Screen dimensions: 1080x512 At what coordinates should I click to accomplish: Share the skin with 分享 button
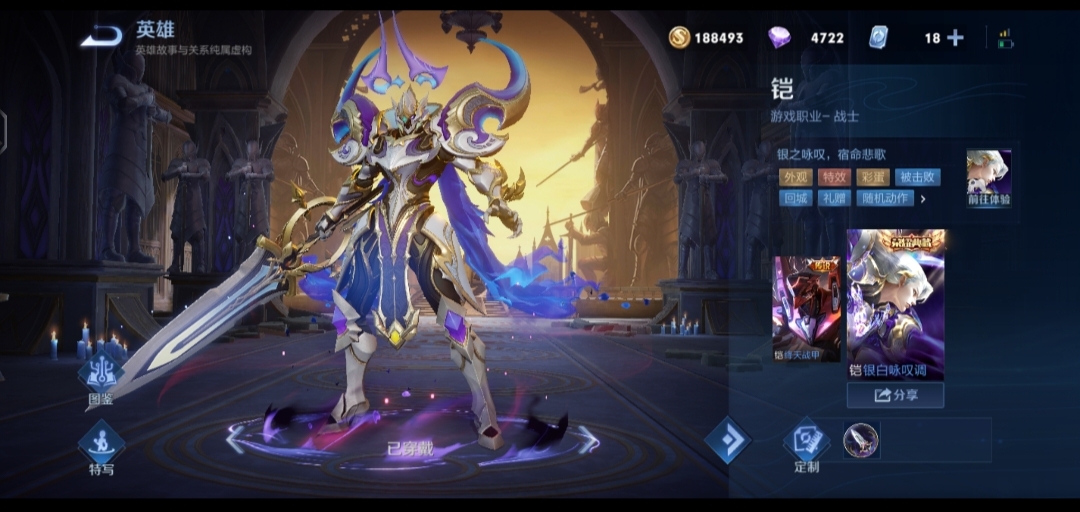pyautogui.click(x=895, y=395)
